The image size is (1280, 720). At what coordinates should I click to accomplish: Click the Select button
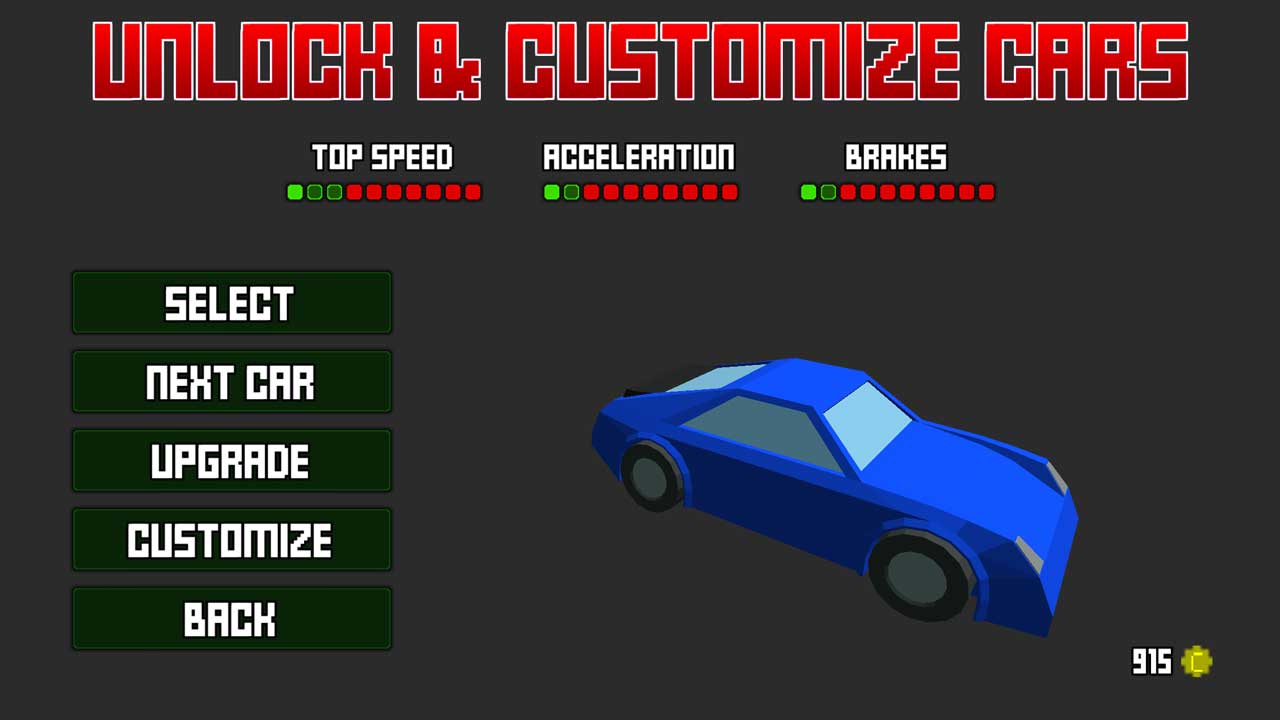(x=231, y=303)
